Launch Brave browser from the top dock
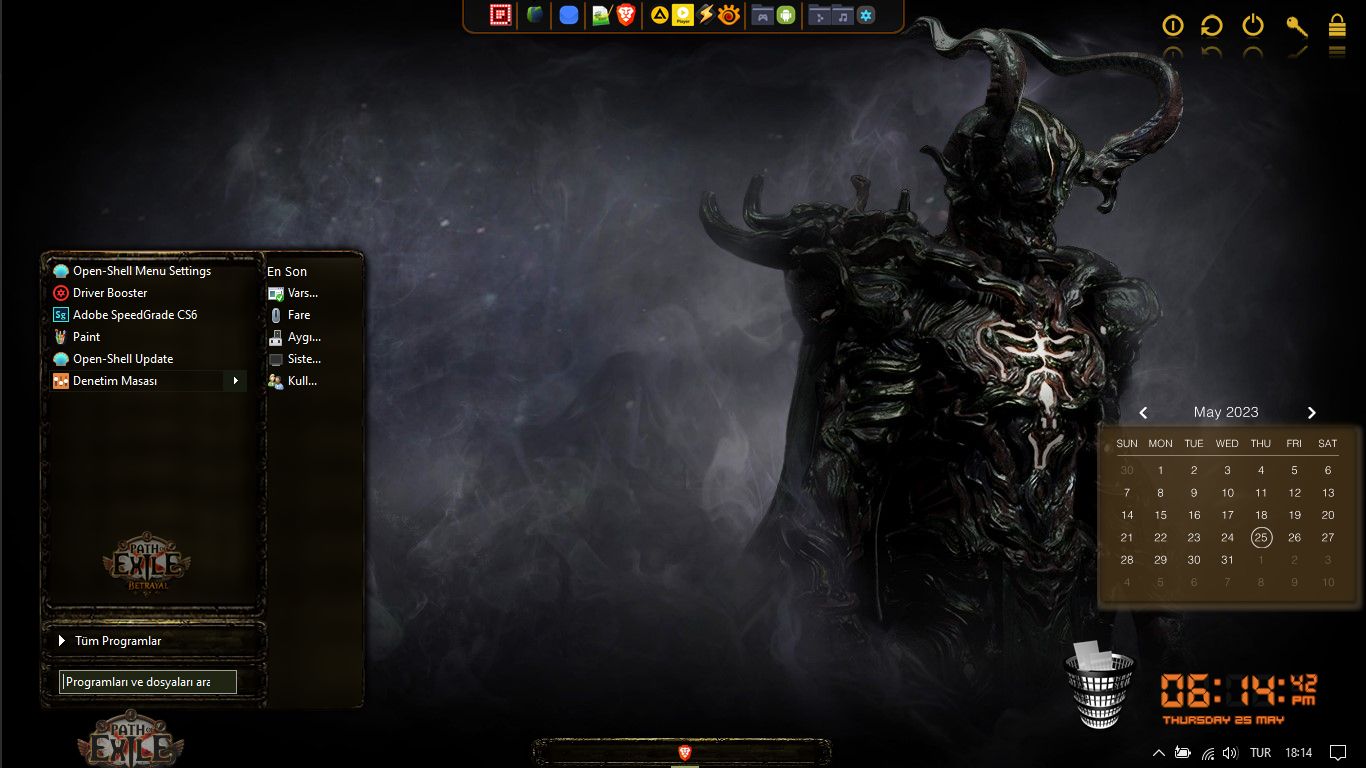The image size is (1366, 768). coord(625,15)
